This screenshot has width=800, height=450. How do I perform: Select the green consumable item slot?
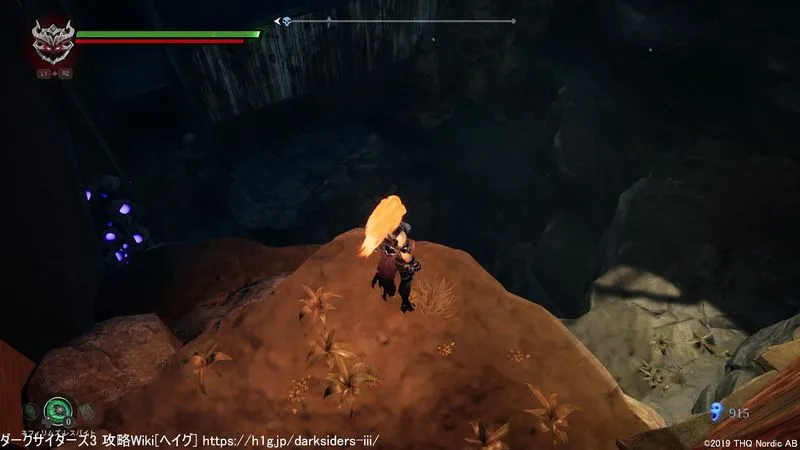(57, 408)
